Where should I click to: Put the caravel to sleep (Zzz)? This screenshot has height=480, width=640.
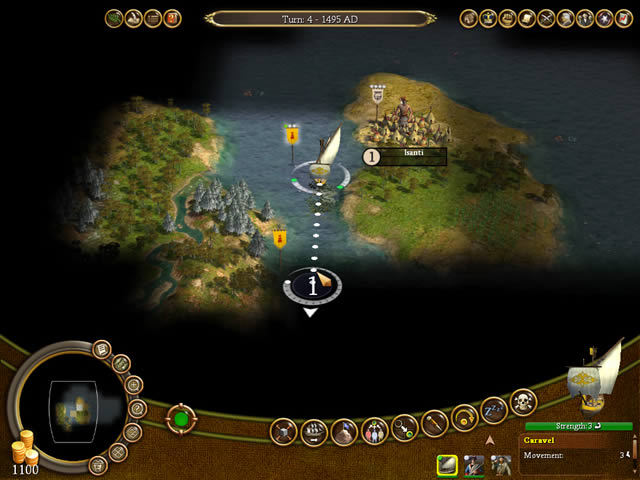pos(494,409)
